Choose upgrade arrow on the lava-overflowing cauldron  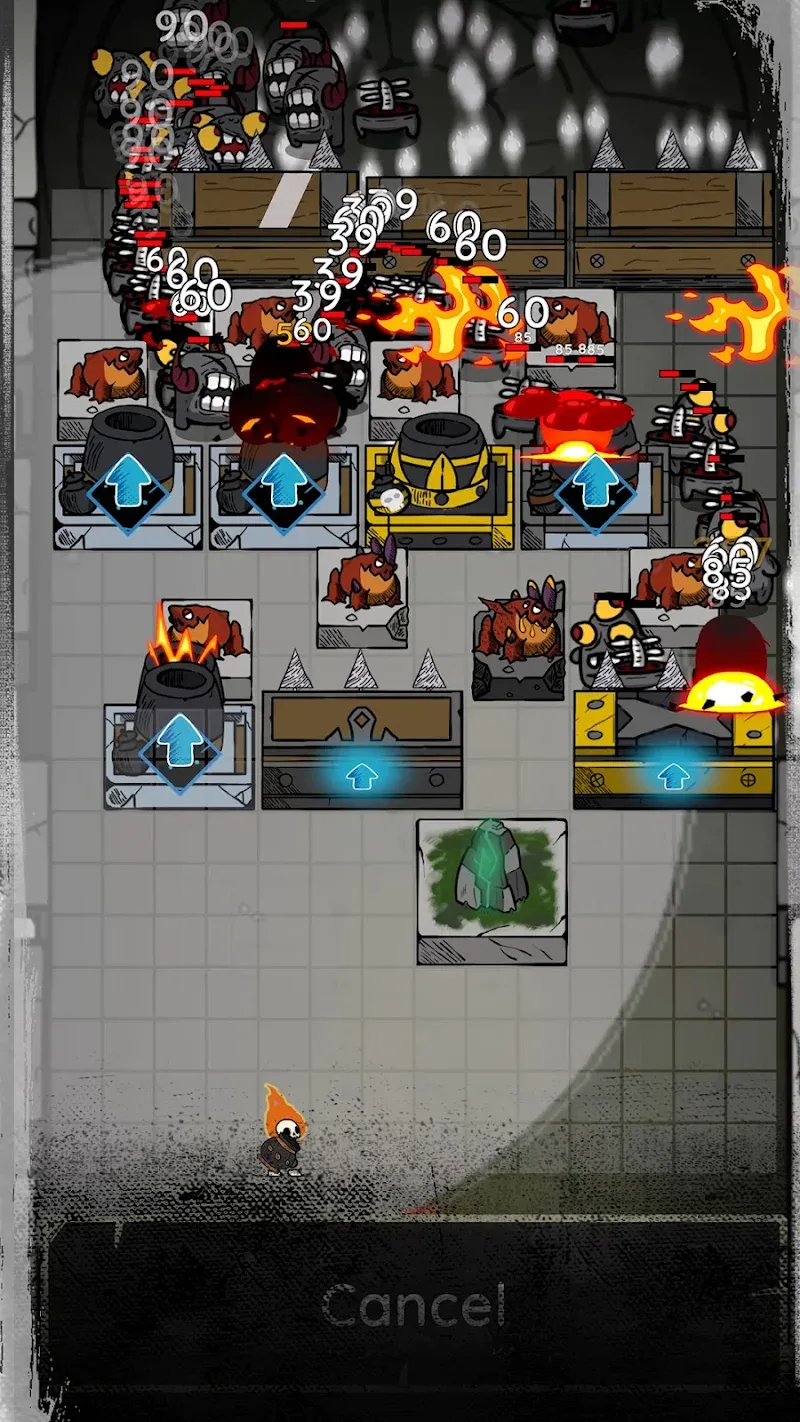pyautogui.click(x=596, y=483)
